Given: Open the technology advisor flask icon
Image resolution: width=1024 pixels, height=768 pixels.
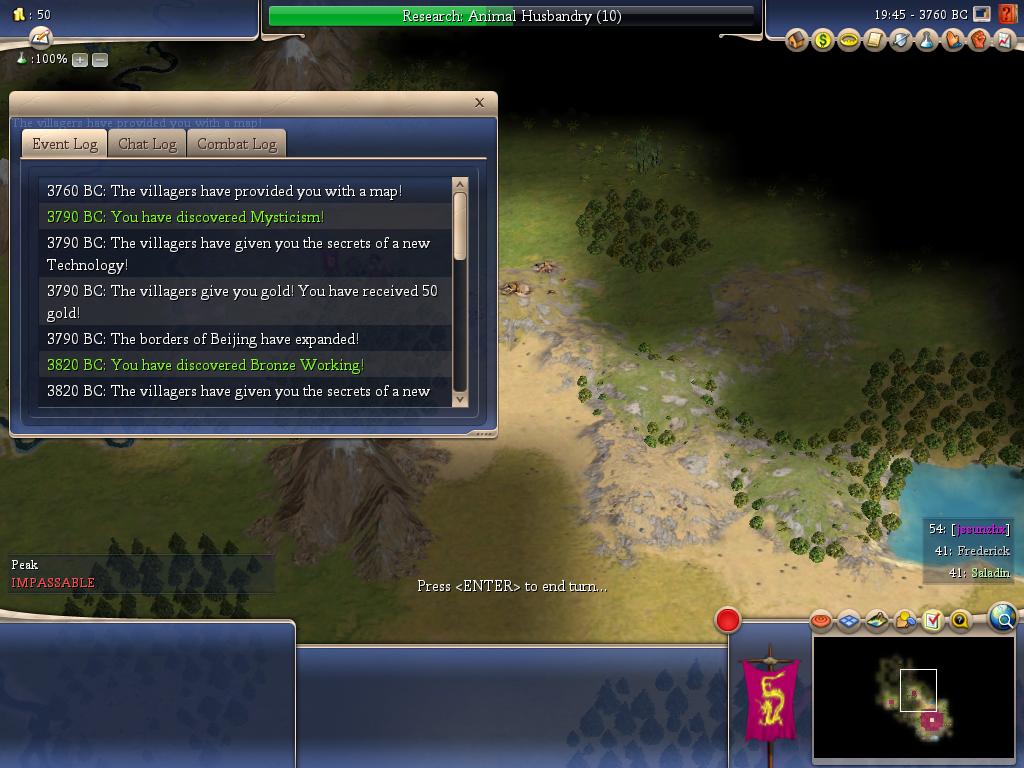Looking at the screenshot, I should pos(926,40).
